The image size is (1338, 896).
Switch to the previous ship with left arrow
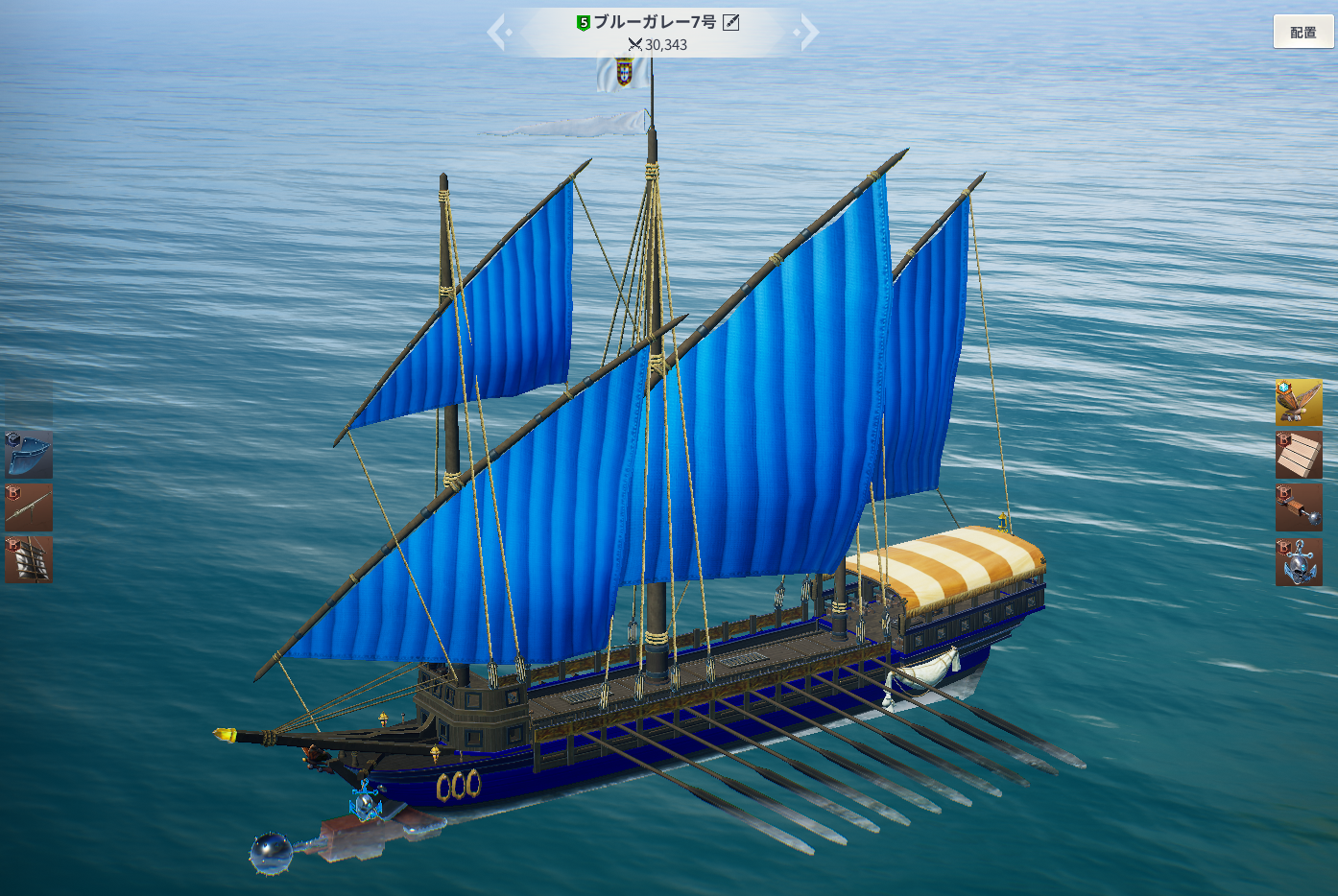pyautogui.click(x=498, y=33)
